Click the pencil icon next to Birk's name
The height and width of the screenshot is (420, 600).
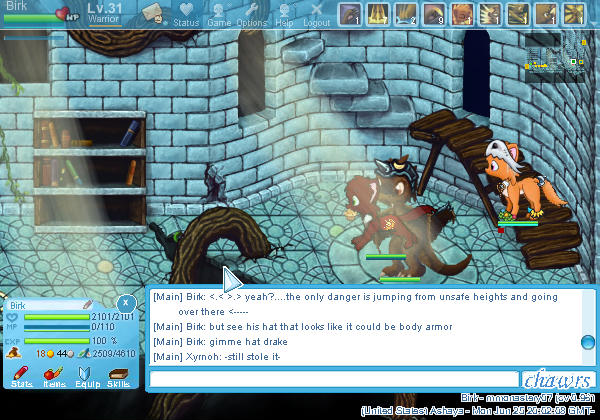[87, 304]
